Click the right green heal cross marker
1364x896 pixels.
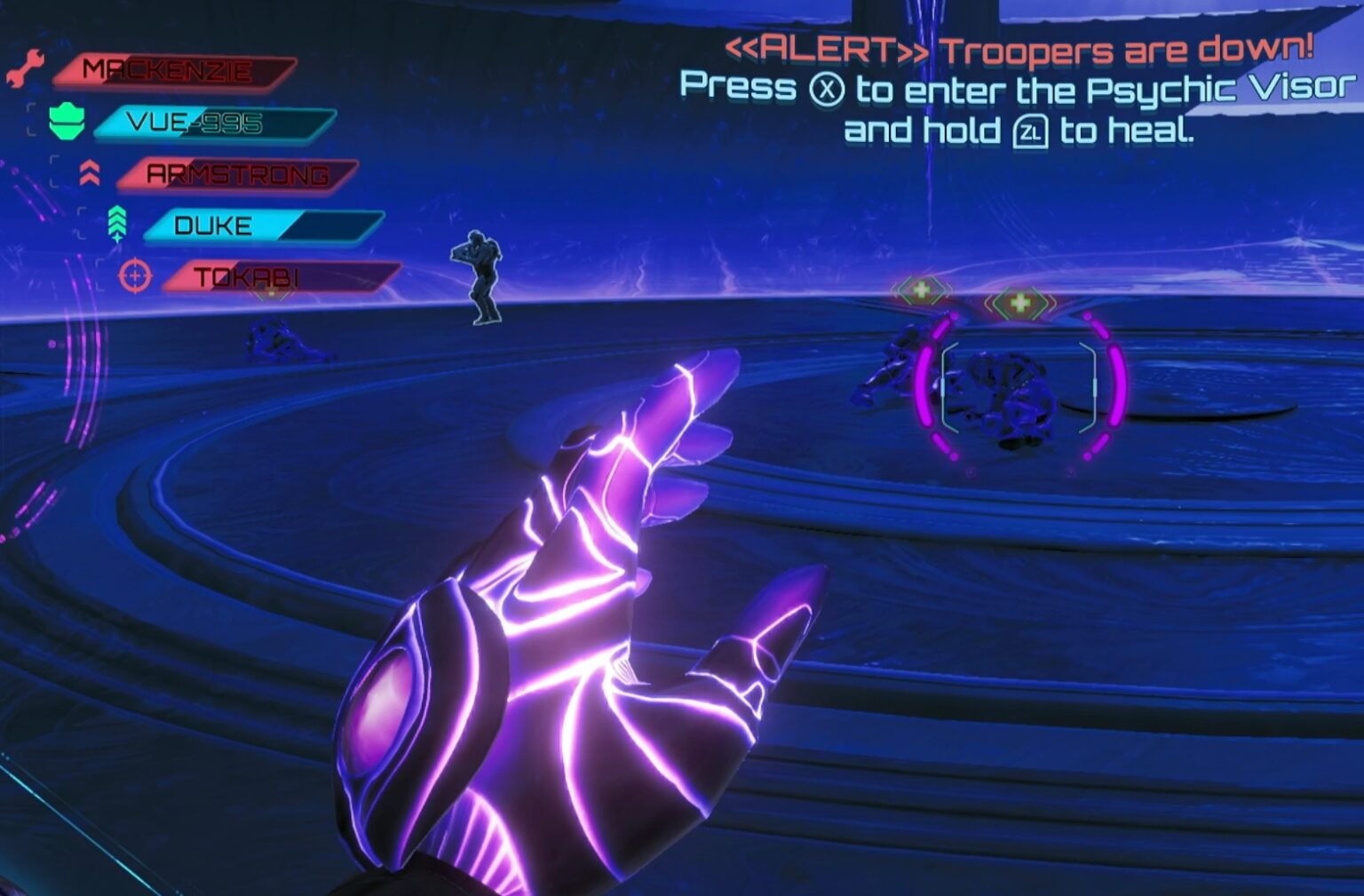(x=1019, y=302)
